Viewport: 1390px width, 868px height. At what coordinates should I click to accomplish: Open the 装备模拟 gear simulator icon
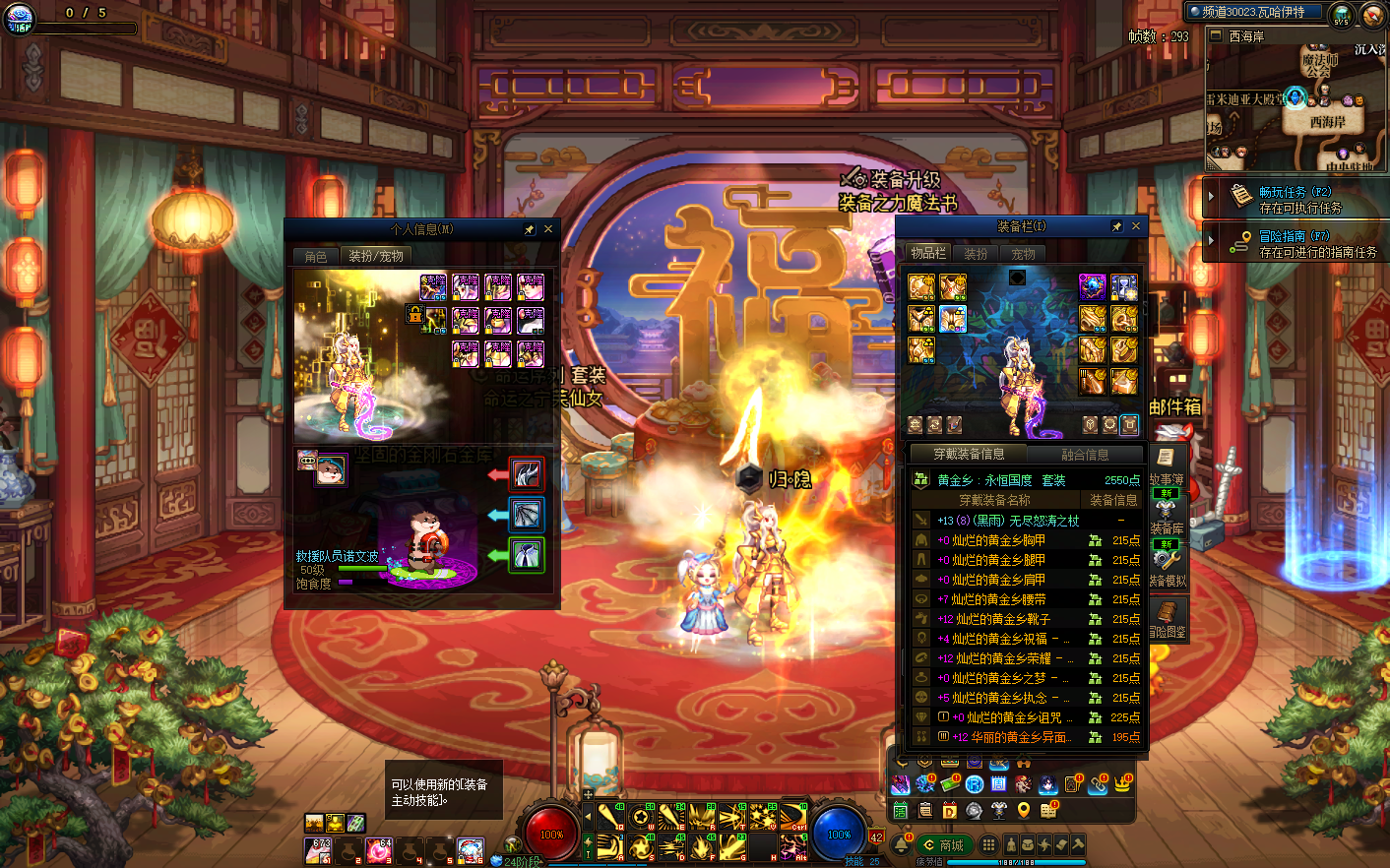1167,566
